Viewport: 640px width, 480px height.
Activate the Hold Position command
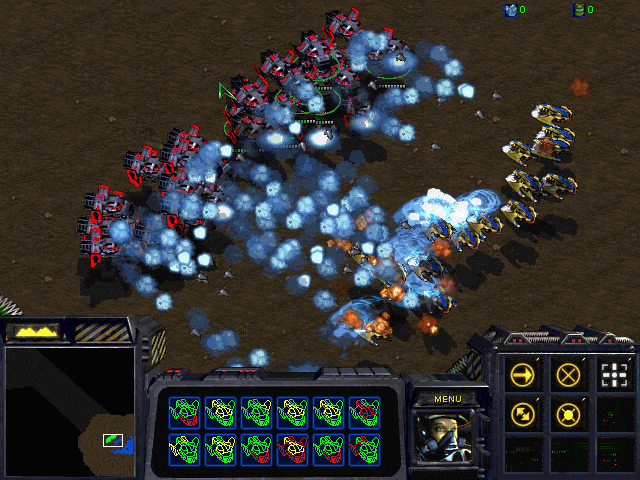pyautogui.click(x=568, y=413)
